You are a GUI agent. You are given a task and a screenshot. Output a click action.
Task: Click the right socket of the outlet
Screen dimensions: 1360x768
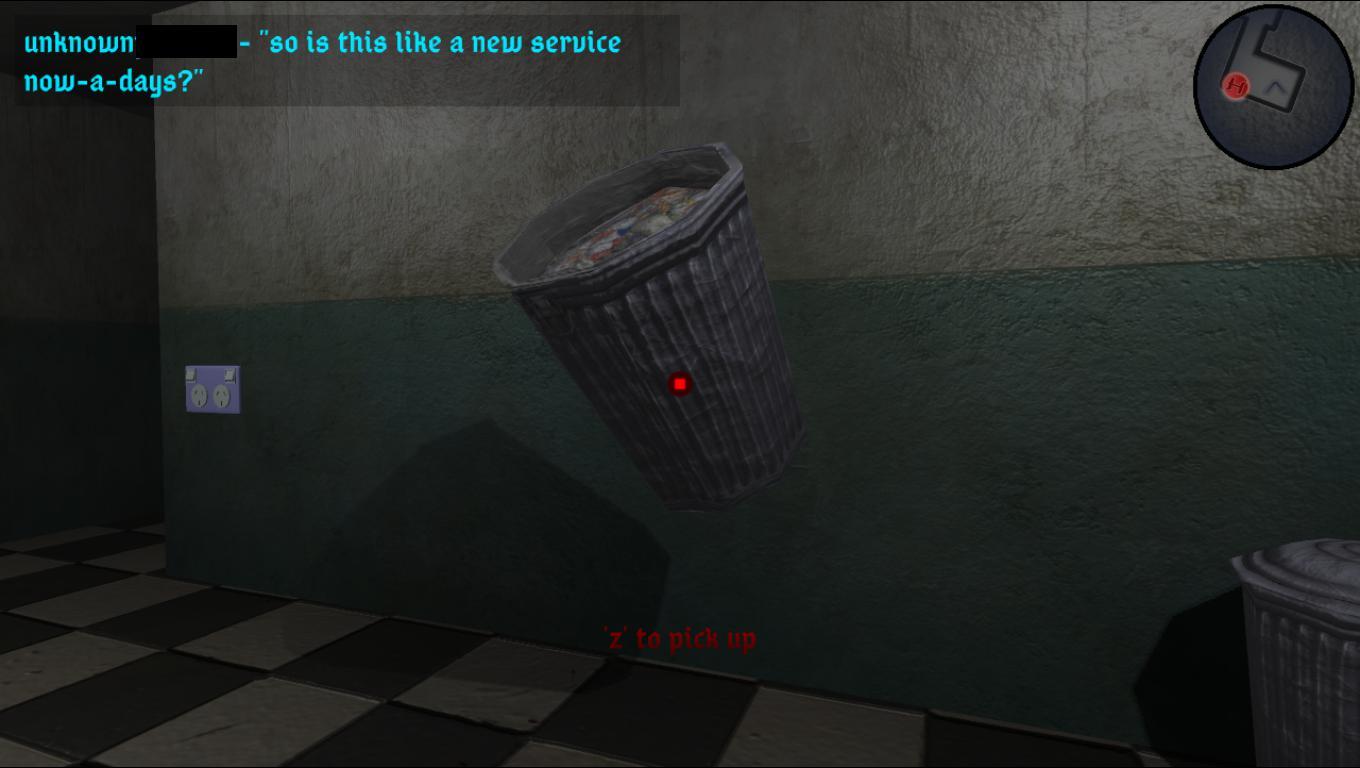point(222,396)
